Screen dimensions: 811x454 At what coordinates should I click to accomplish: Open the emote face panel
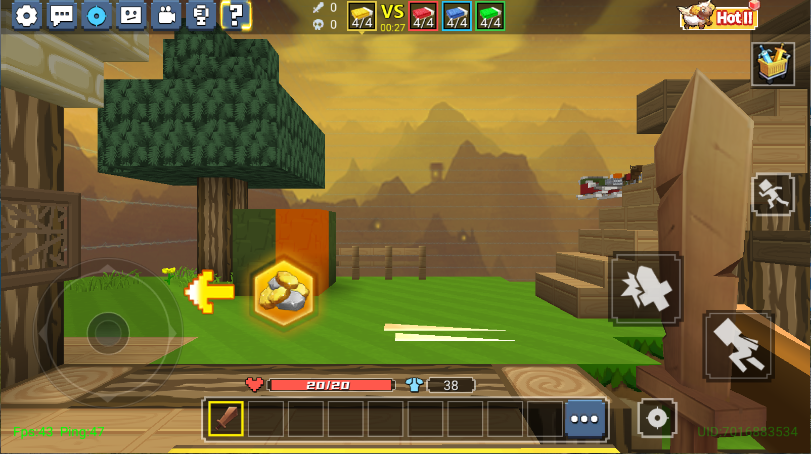(x=131, y=15)
